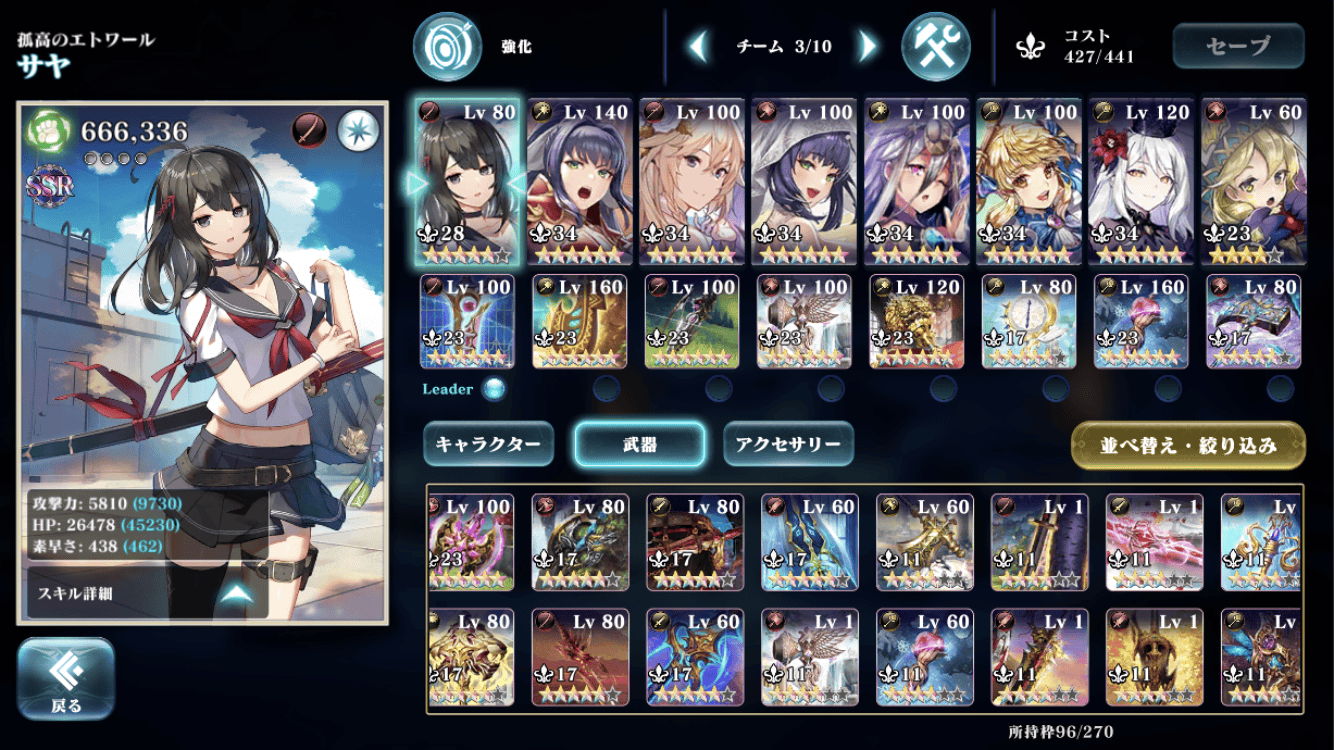The width and height of the screenshot is (1334, 750).
Task: Select the Lv 60 blonde team character
Action: tap(1253, 181)
